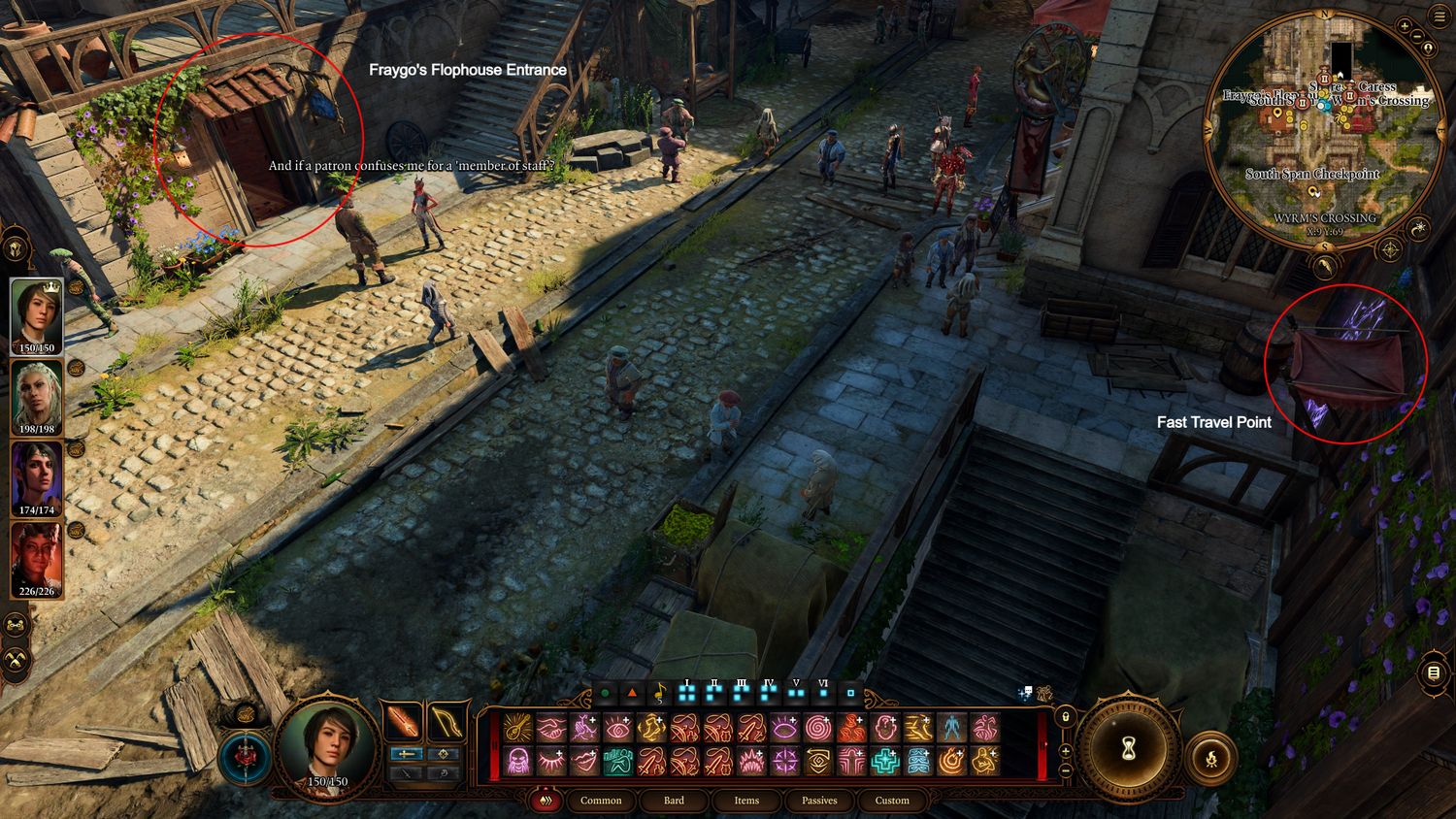1456x819 pixels.
Task: Show the Items hotbar tab
Action: coord(746,801)
